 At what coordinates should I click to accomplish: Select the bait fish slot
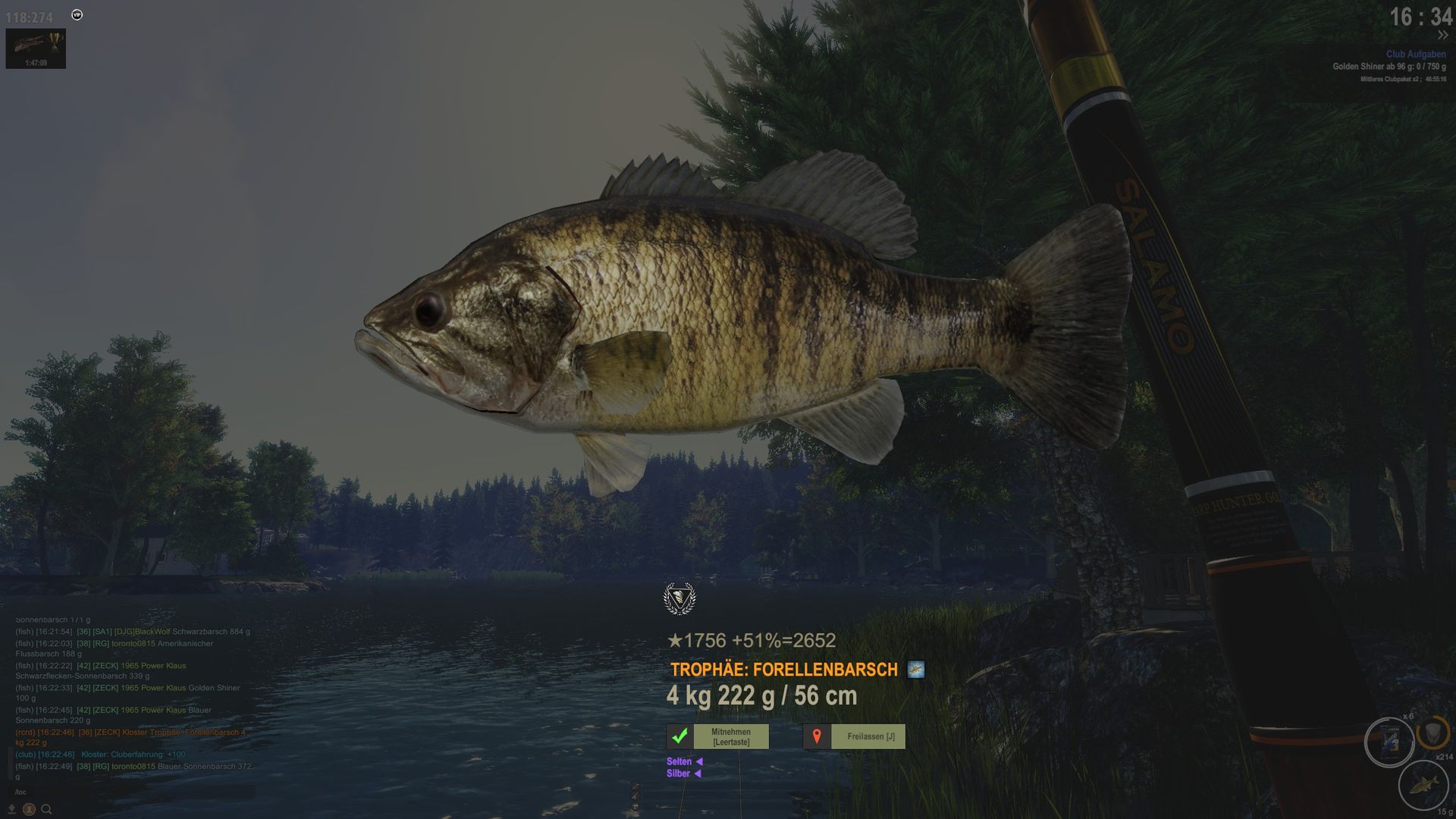tap(1423, 783)
